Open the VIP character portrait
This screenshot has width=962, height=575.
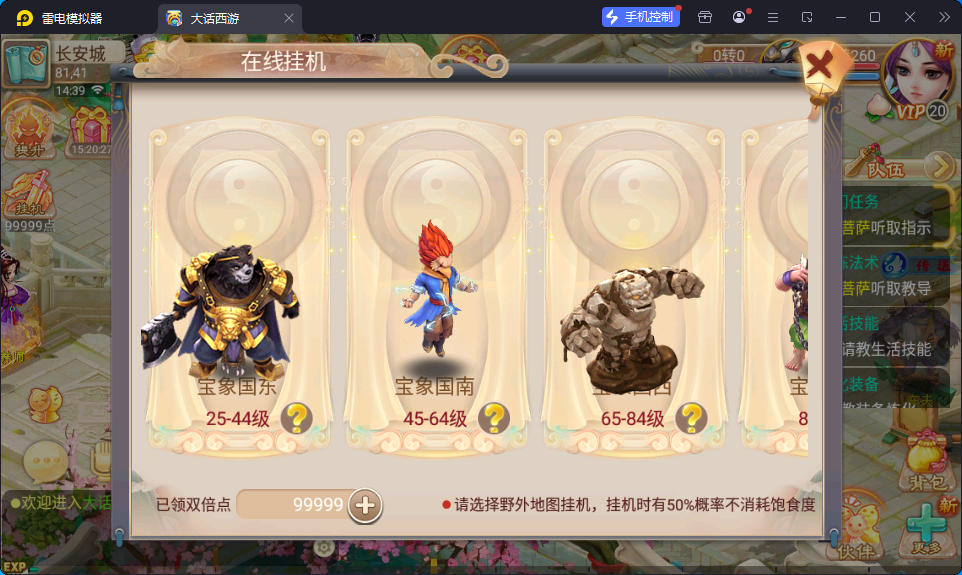click(921, 80)
